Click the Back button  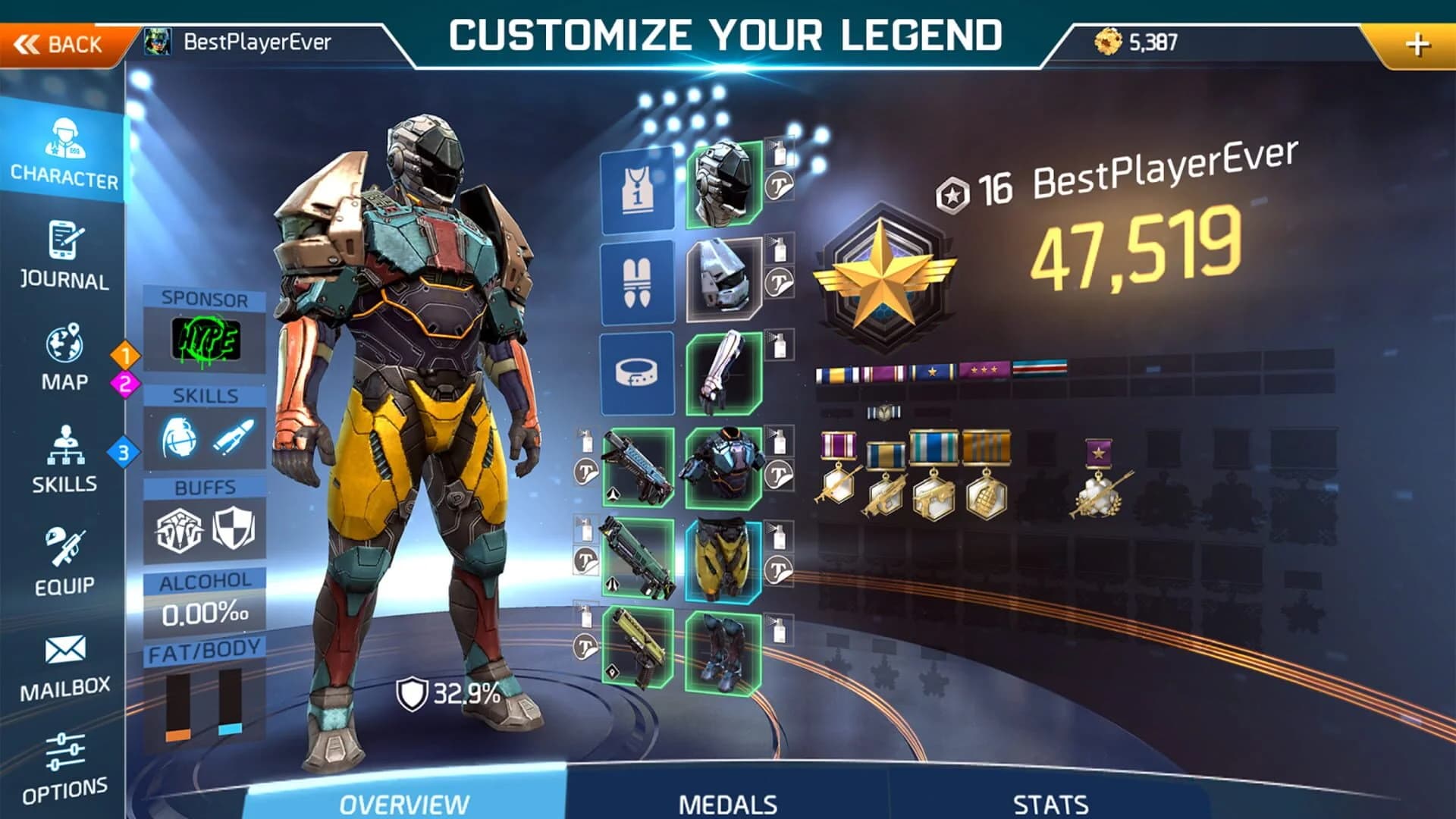pos(61,43)
